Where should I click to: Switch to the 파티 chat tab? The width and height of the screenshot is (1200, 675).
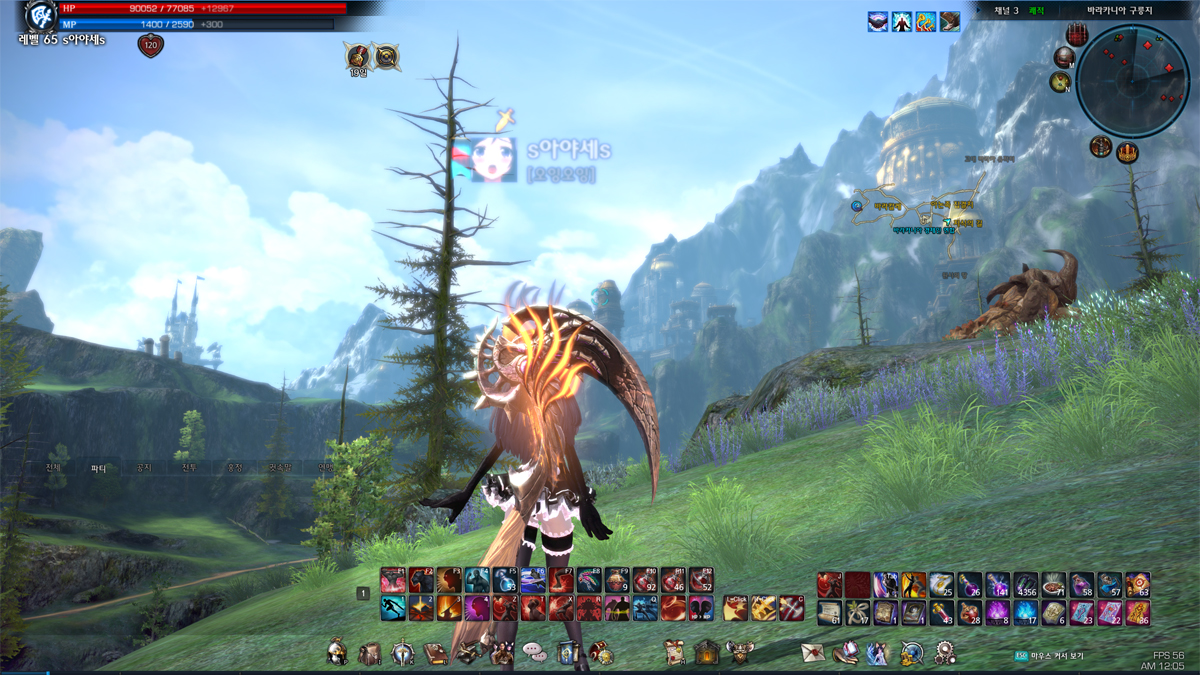tap(99, 467)
